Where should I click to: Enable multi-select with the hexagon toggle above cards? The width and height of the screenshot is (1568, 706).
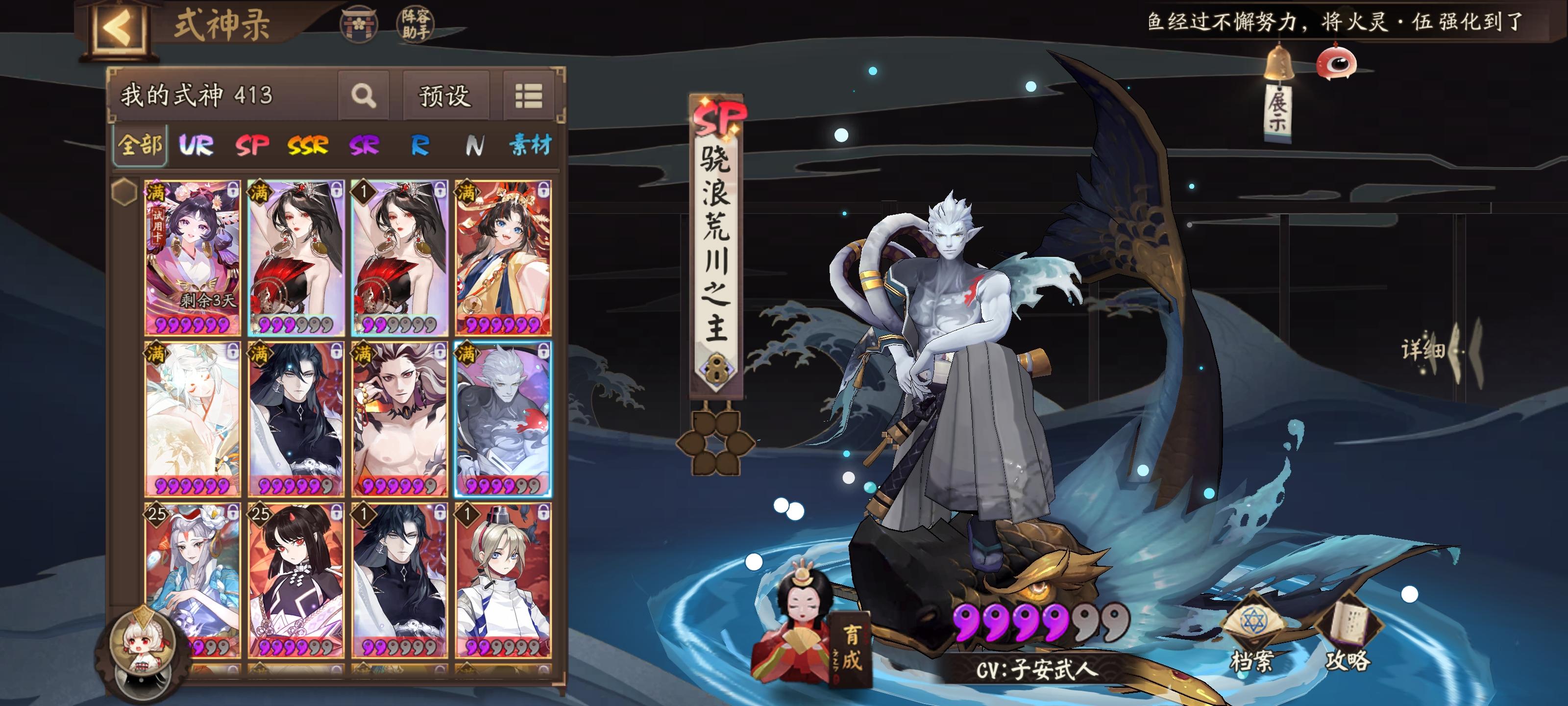[126, 191]
